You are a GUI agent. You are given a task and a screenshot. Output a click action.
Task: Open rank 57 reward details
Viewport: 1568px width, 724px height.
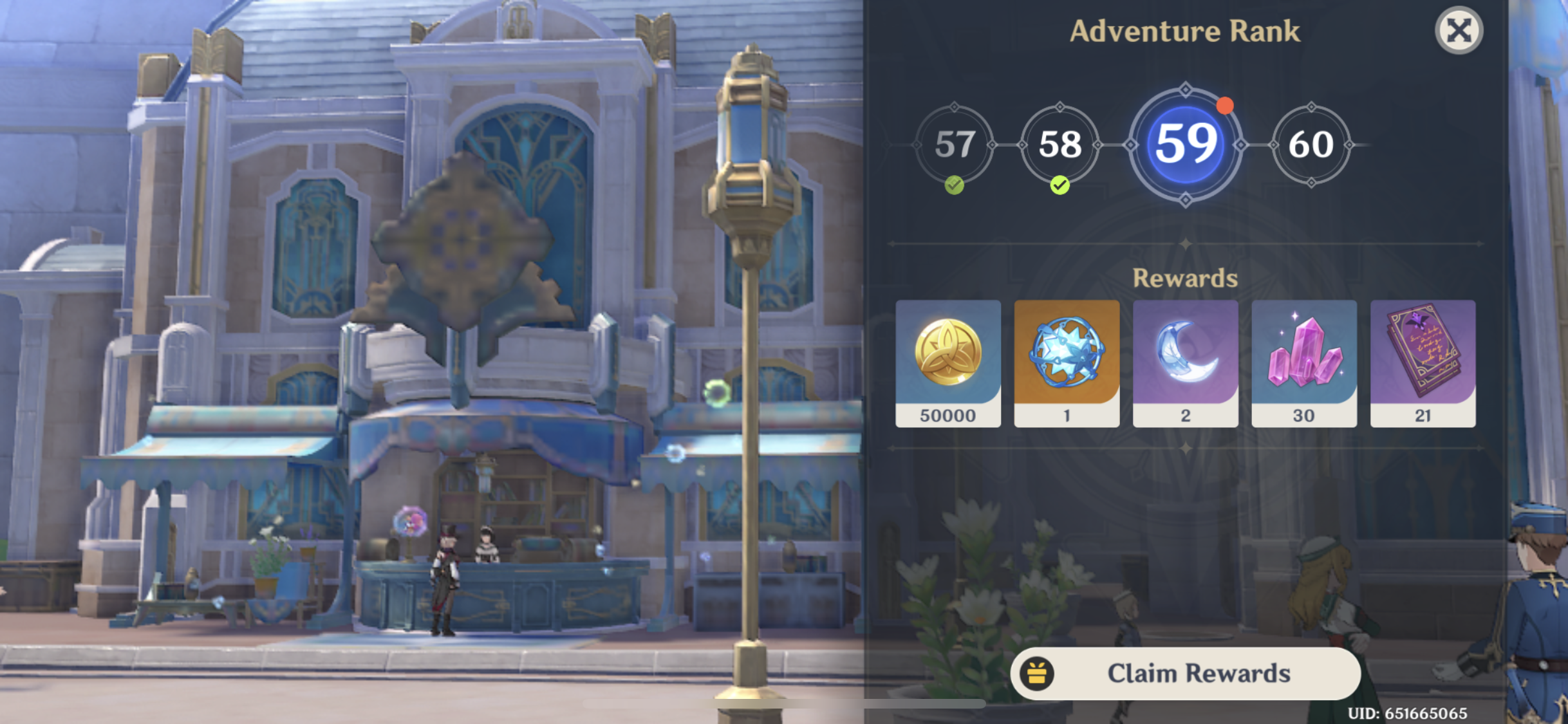click(954, 145)
